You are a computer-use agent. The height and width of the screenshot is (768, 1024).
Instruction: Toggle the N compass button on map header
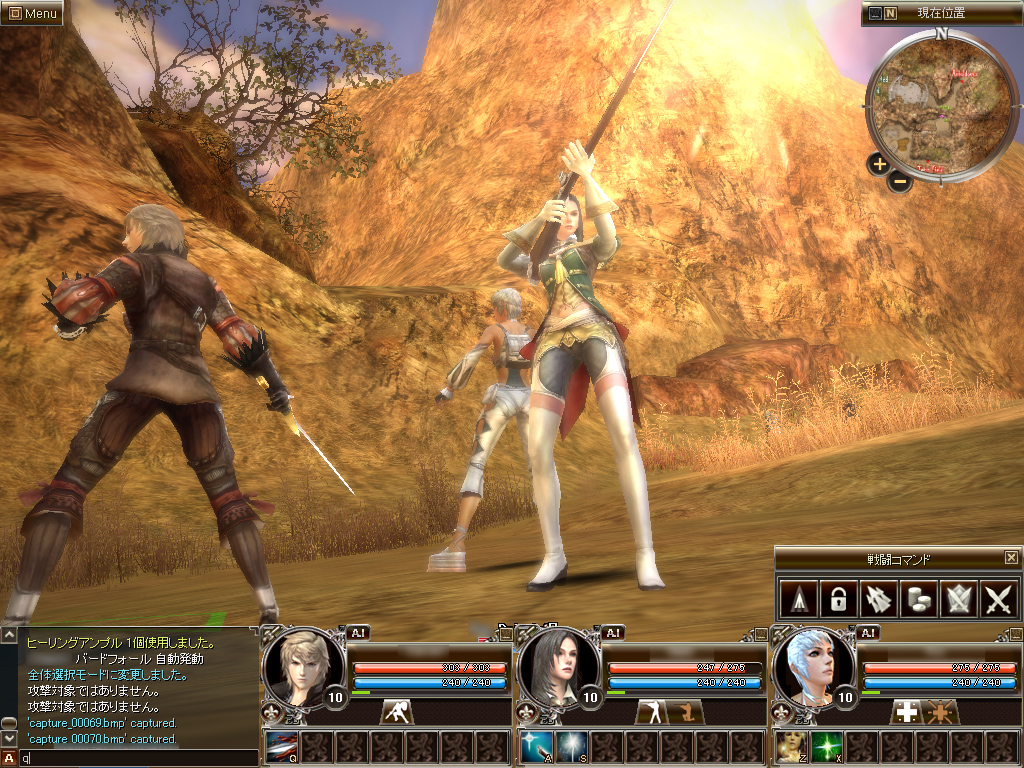pyautogui.click(x=890, y=13)
